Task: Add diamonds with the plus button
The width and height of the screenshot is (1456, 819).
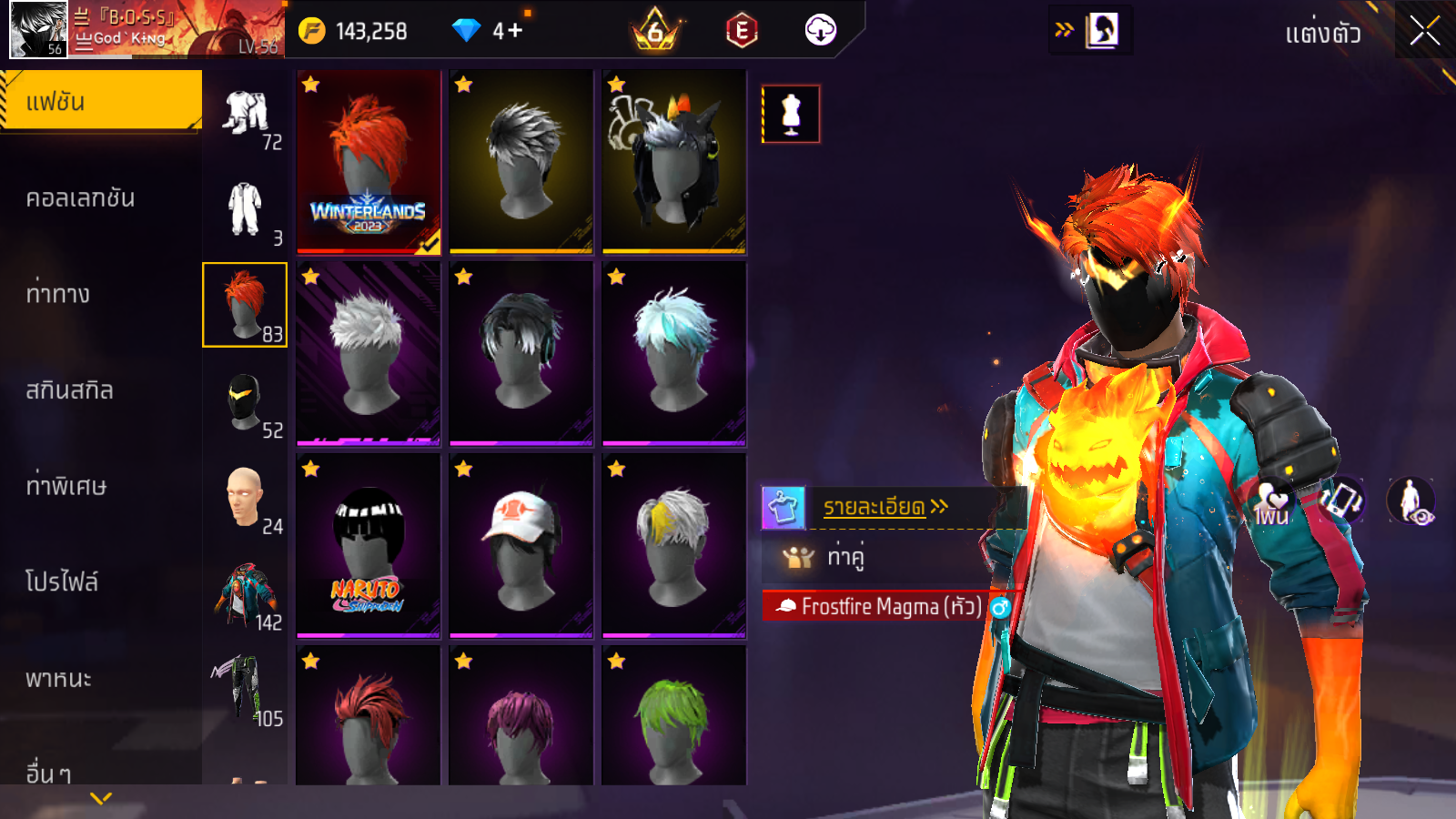Action: [x=515, y=31]
